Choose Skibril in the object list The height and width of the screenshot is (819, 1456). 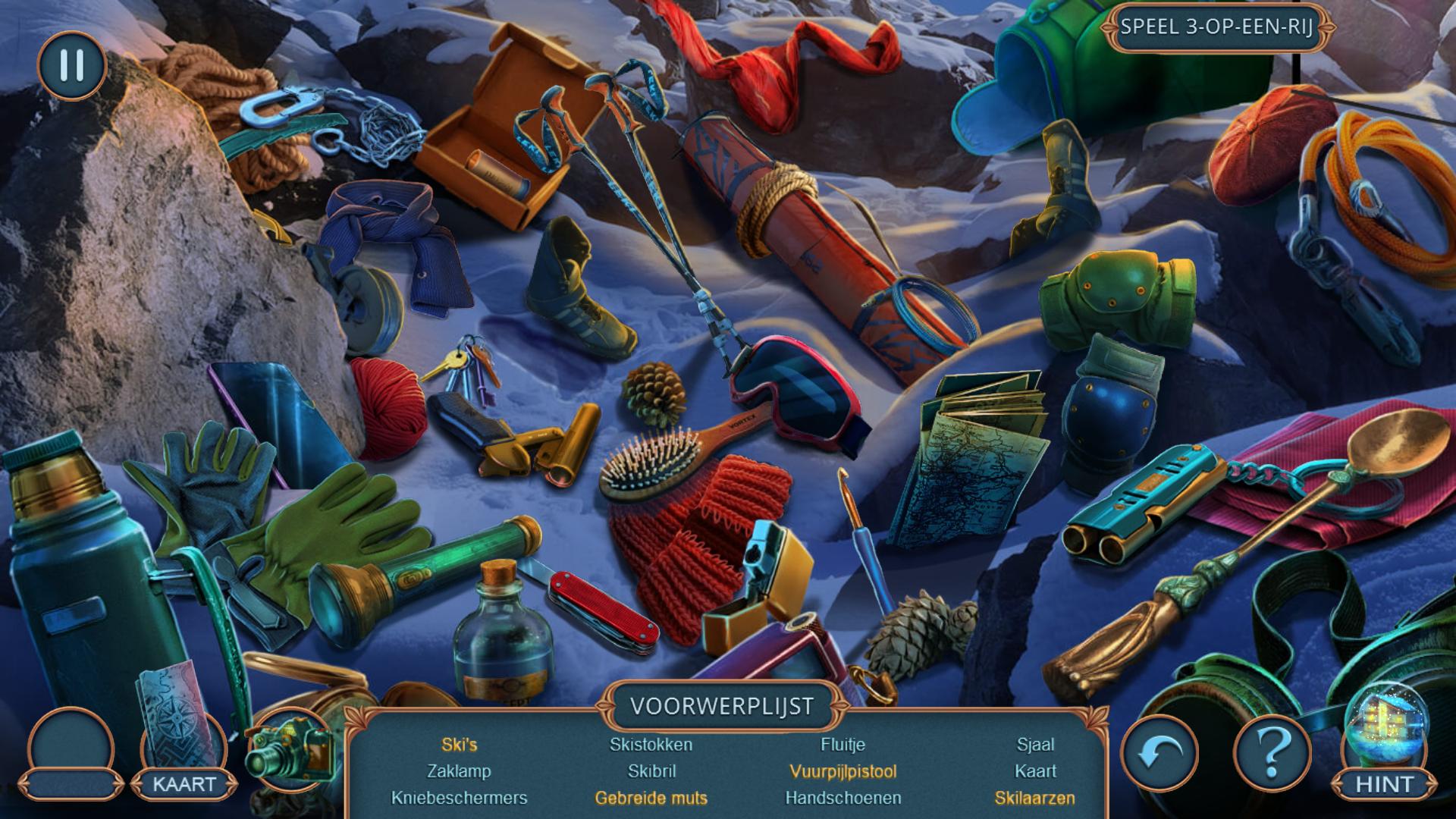651,771
